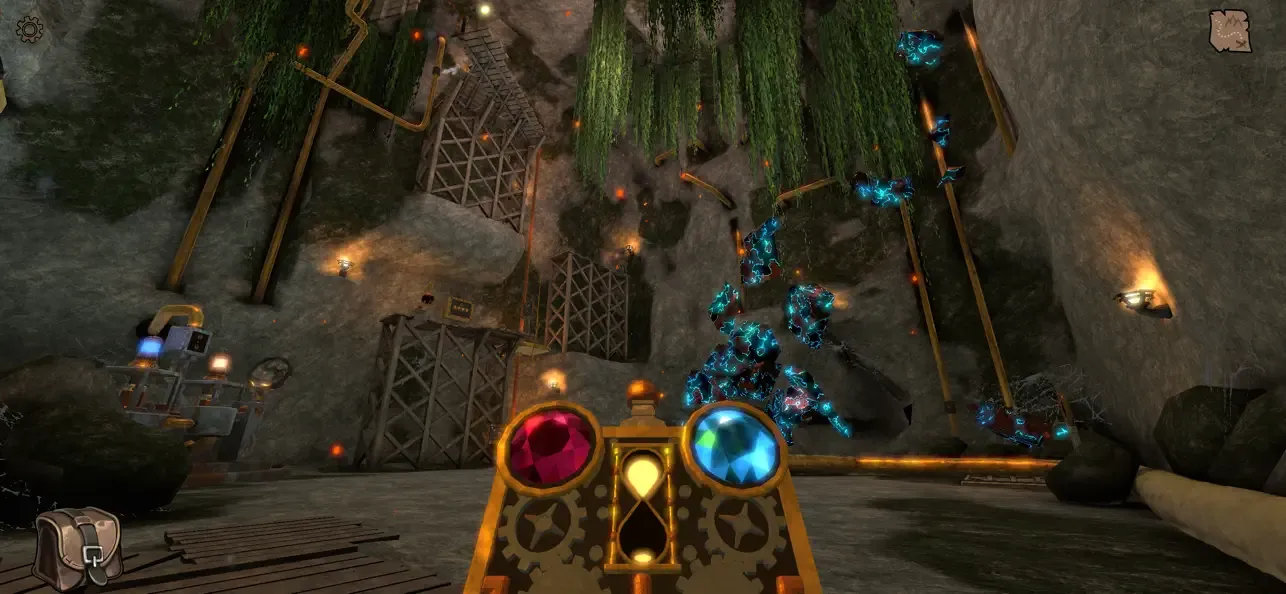
Task: Activate the blue gem on the device
Action: pyautogui.click(x=734, y=446)
